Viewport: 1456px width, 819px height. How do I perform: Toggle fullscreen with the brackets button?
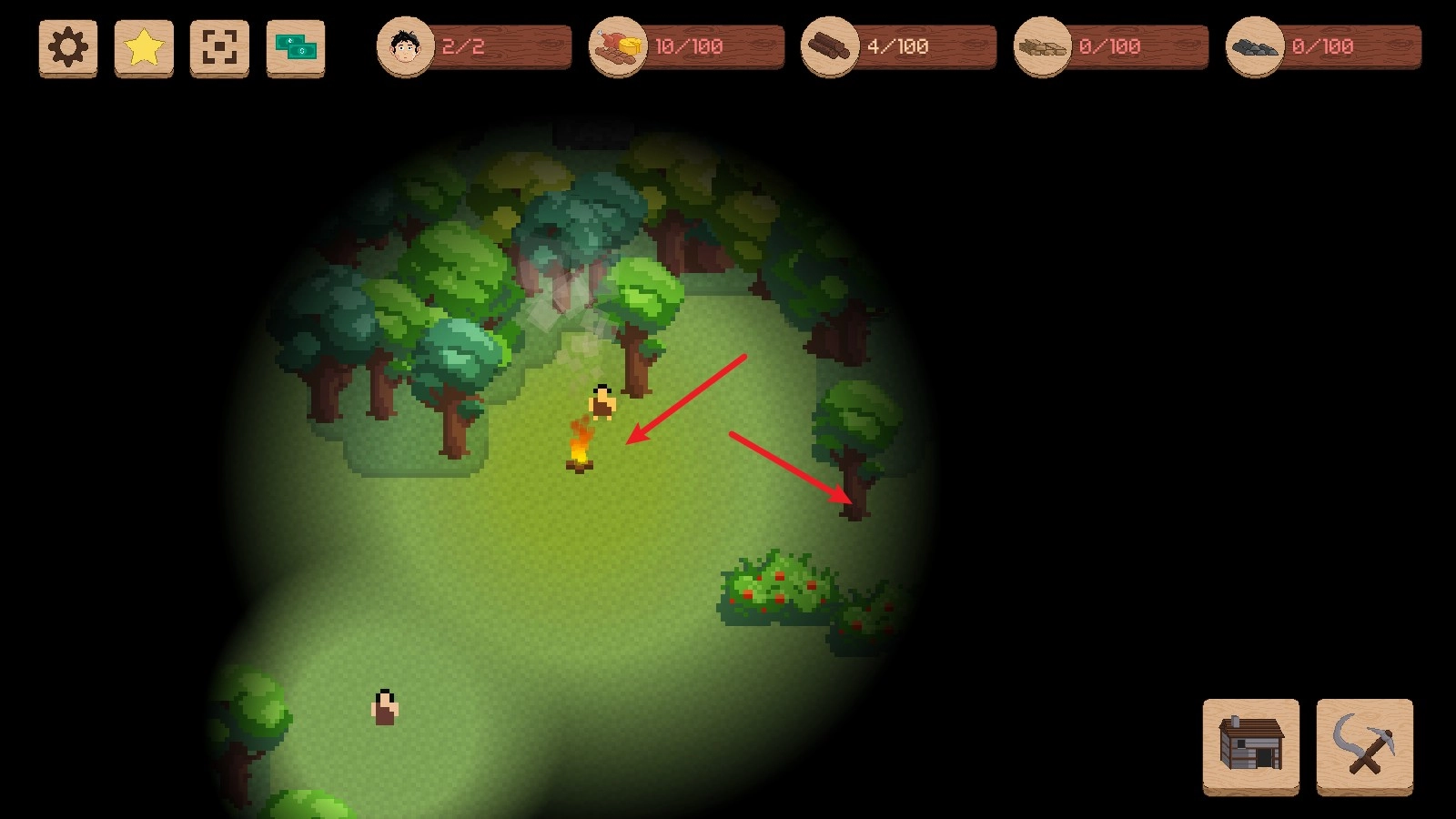[x=219, y=47]
